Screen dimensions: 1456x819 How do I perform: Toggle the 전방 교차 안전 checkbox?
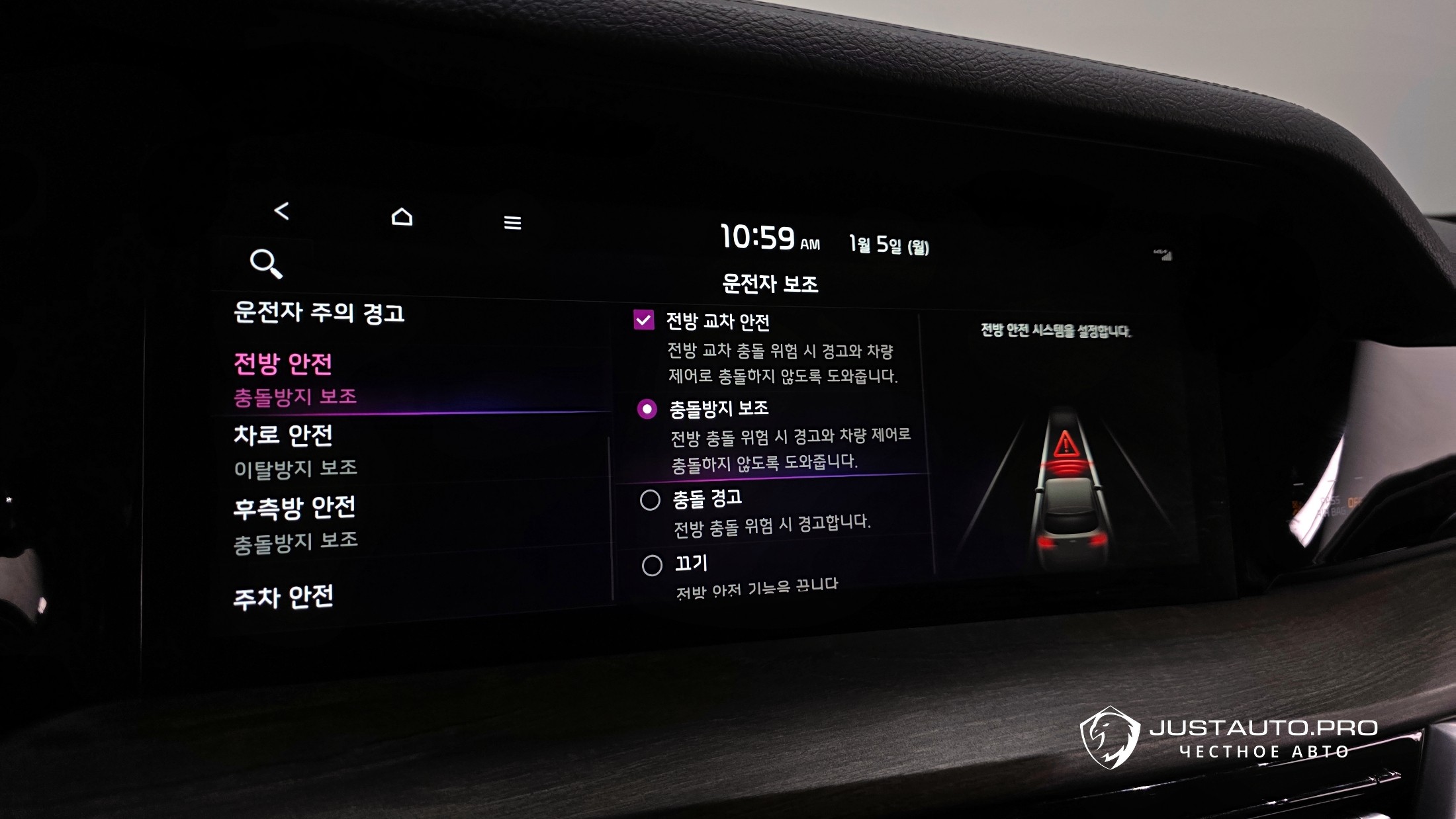click(x=644, y=320)
